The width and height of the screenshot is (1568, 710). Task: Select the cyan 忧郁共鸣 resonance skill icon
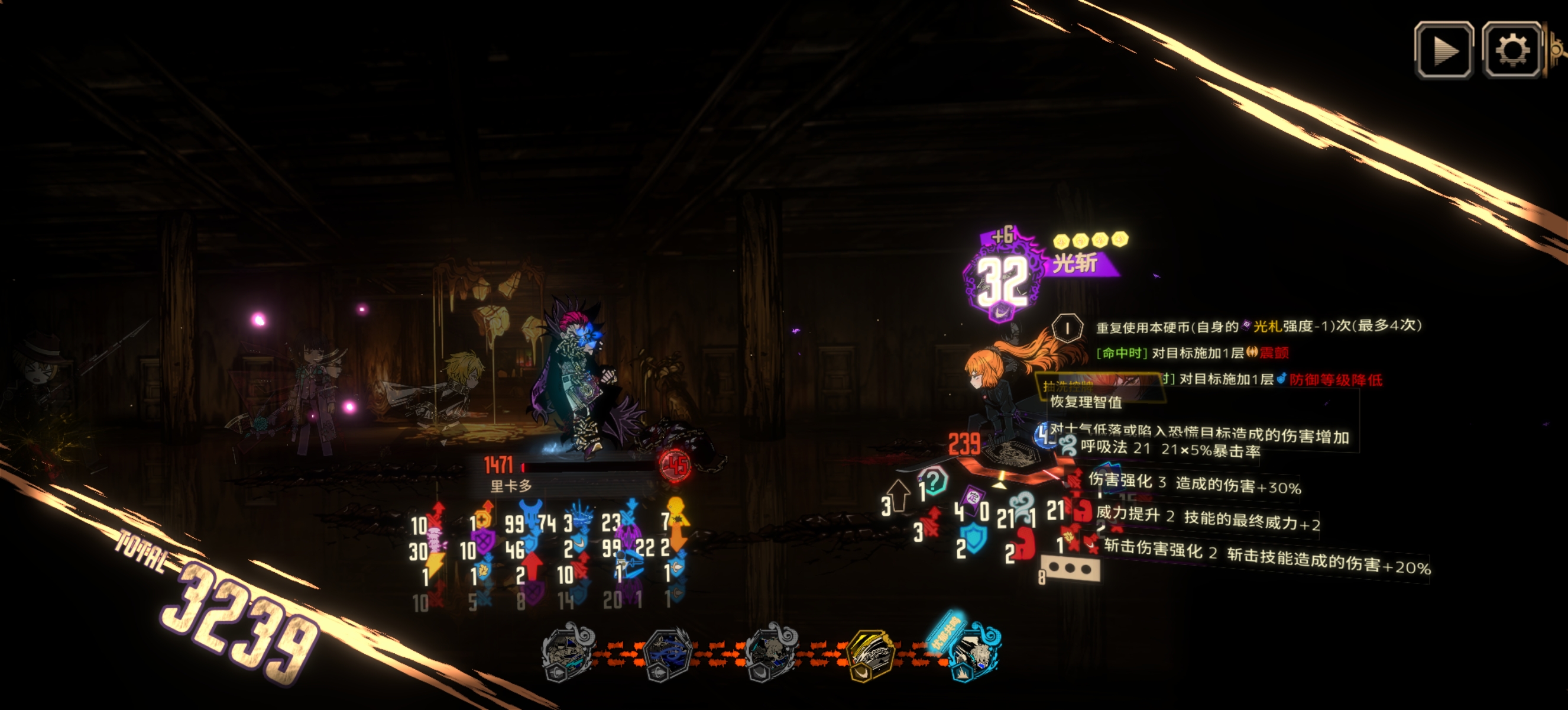pos(970,653)
